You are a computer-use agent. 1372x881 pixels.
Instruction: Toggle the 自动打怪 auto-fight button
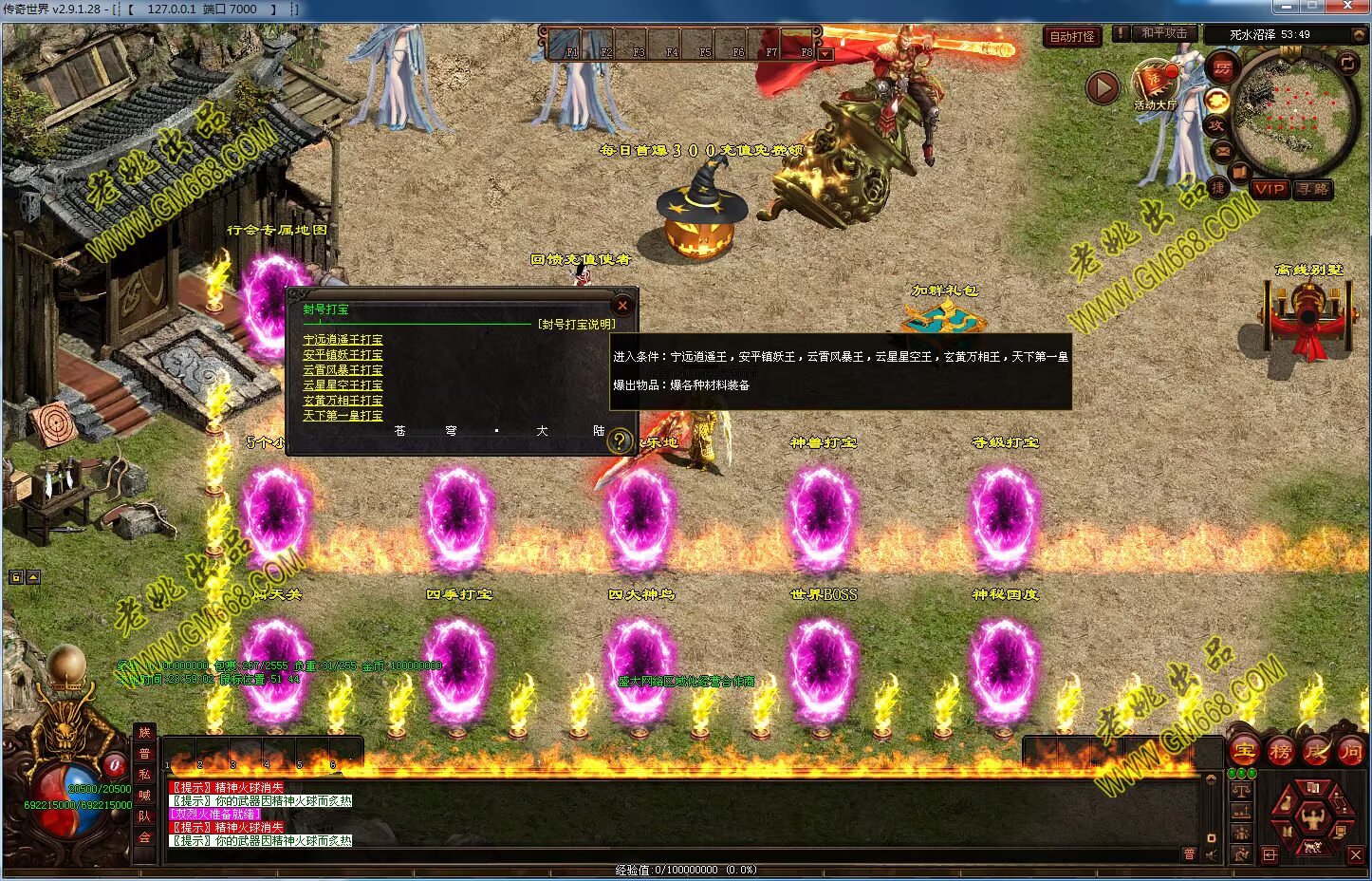tap(1072, 37)
